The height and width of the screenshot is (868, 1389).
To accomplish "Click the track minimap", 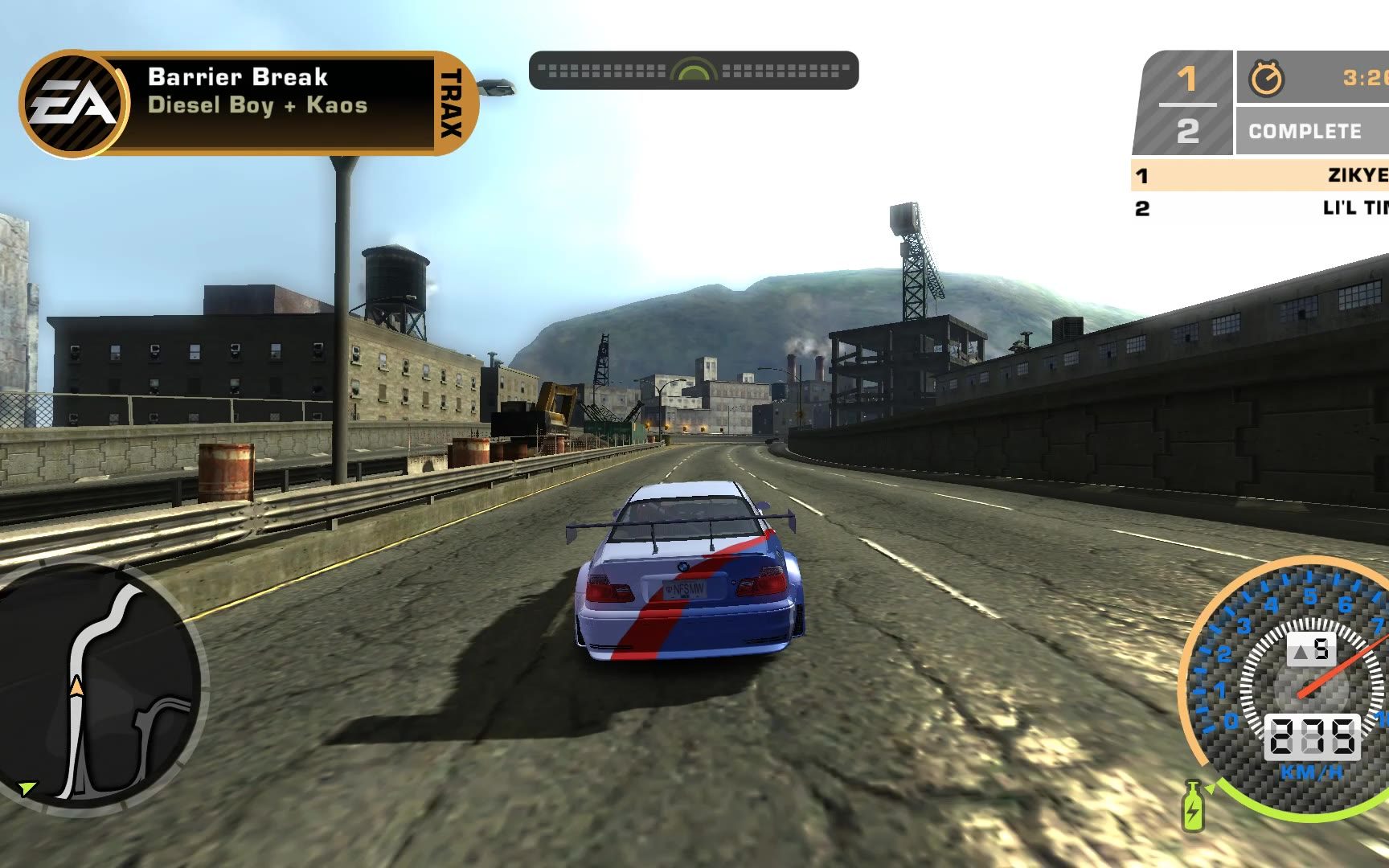I will 100,687.
